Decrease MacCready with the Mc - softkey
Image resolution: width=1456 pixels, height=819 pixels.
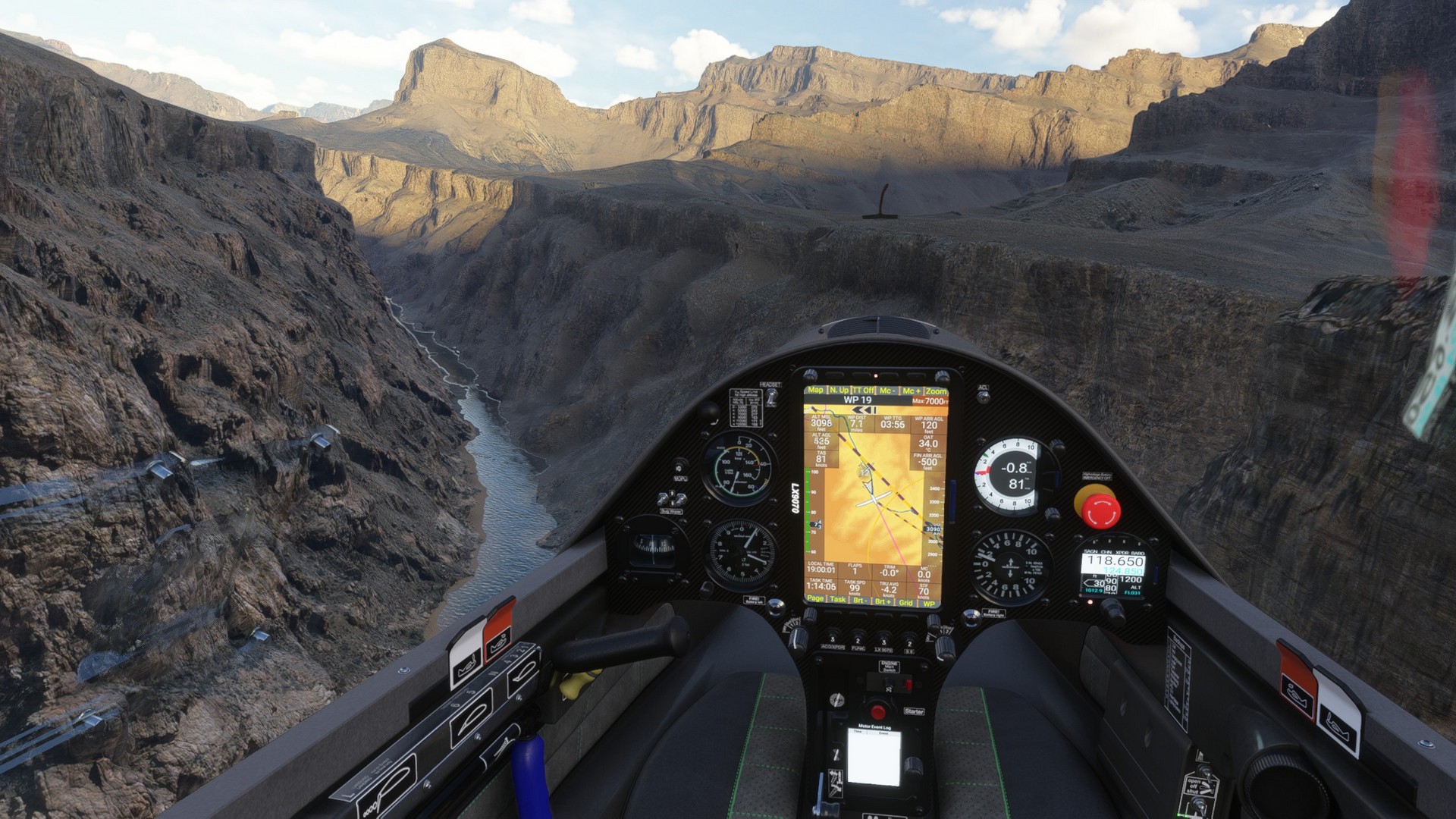tap(887, 391)
